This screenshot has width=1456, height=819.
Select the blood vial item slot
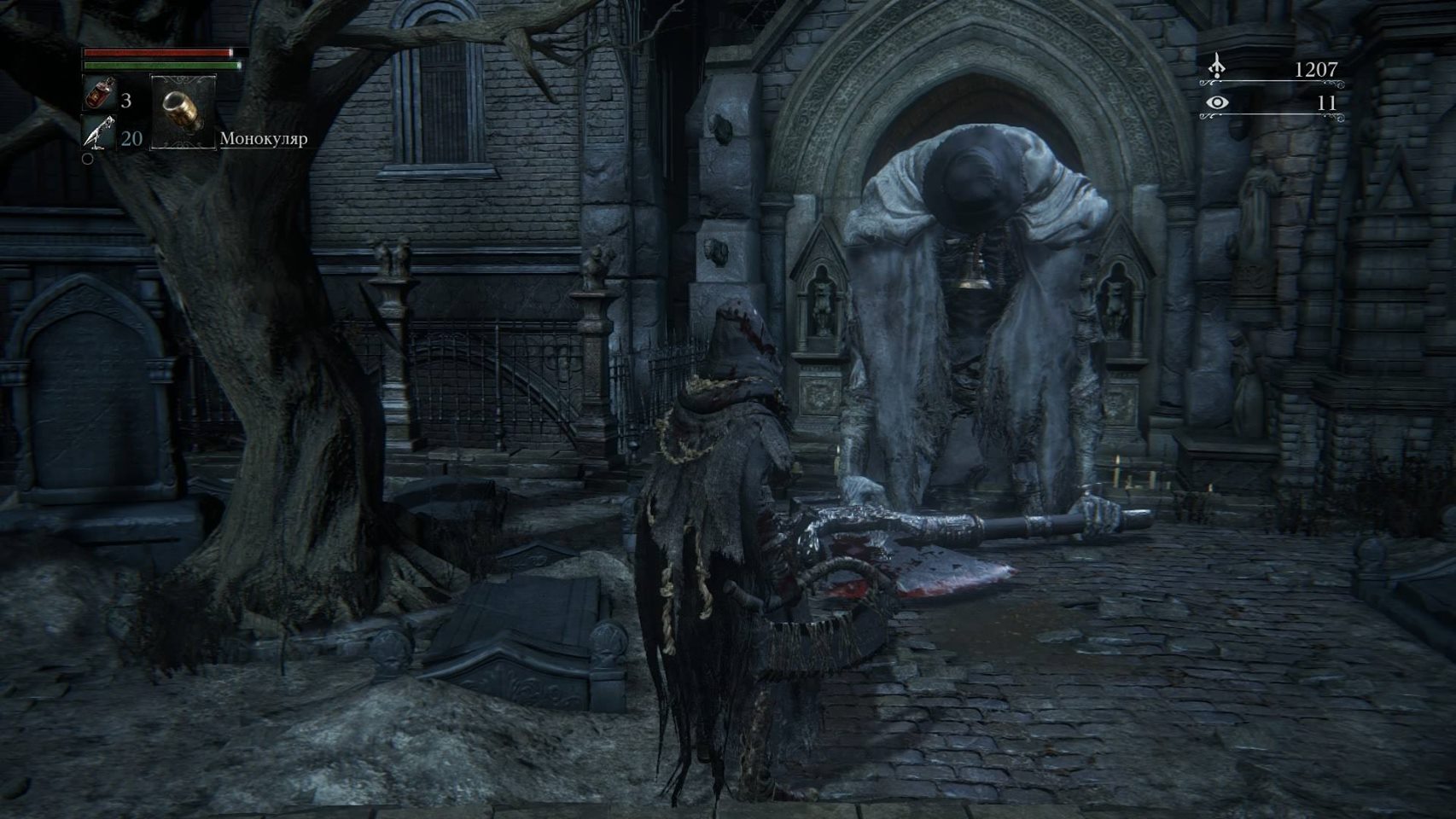(99, 95)
